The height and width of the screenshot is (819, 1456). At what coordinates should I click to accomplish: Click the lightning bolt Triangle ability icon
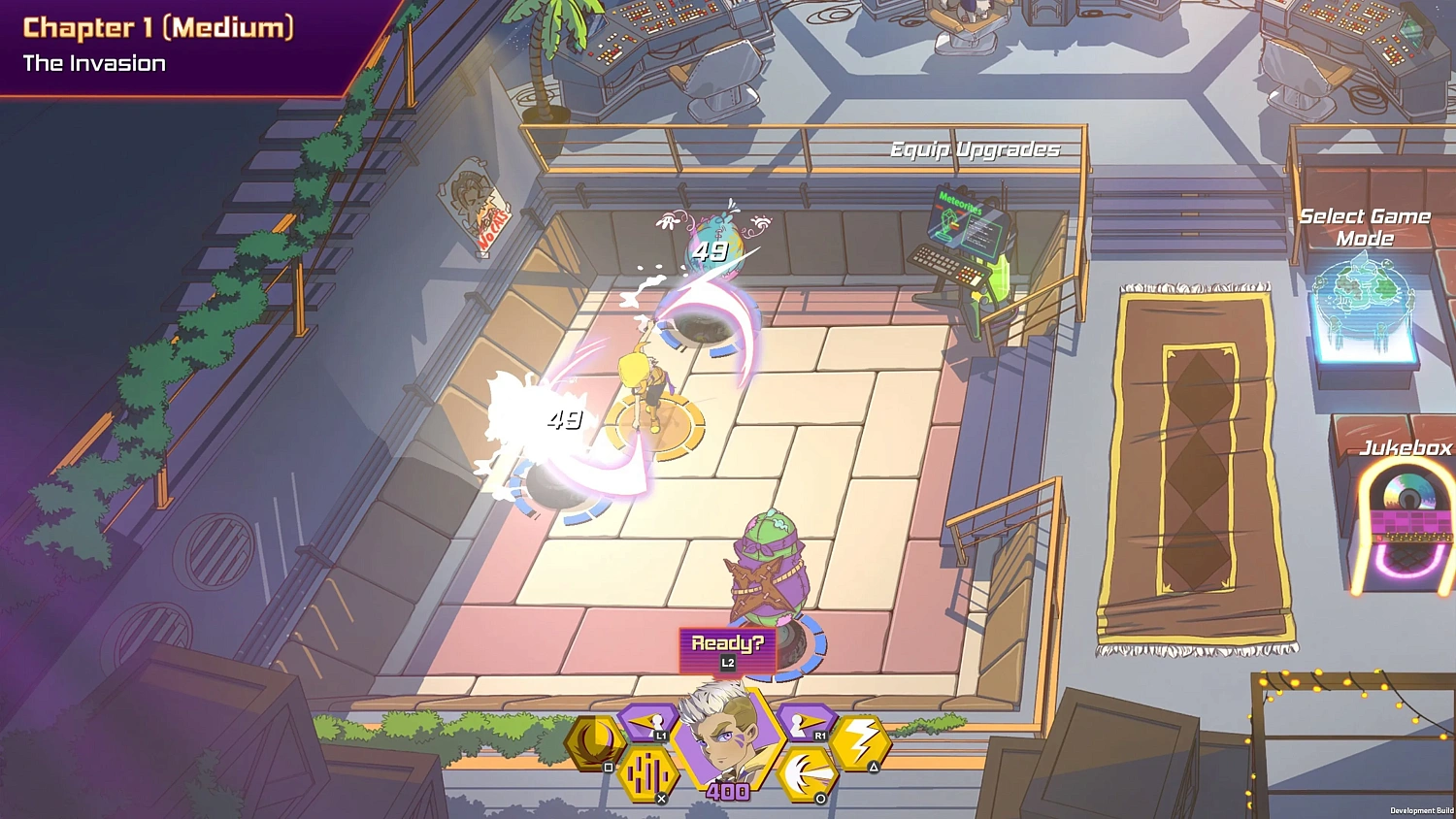point(861,742)
